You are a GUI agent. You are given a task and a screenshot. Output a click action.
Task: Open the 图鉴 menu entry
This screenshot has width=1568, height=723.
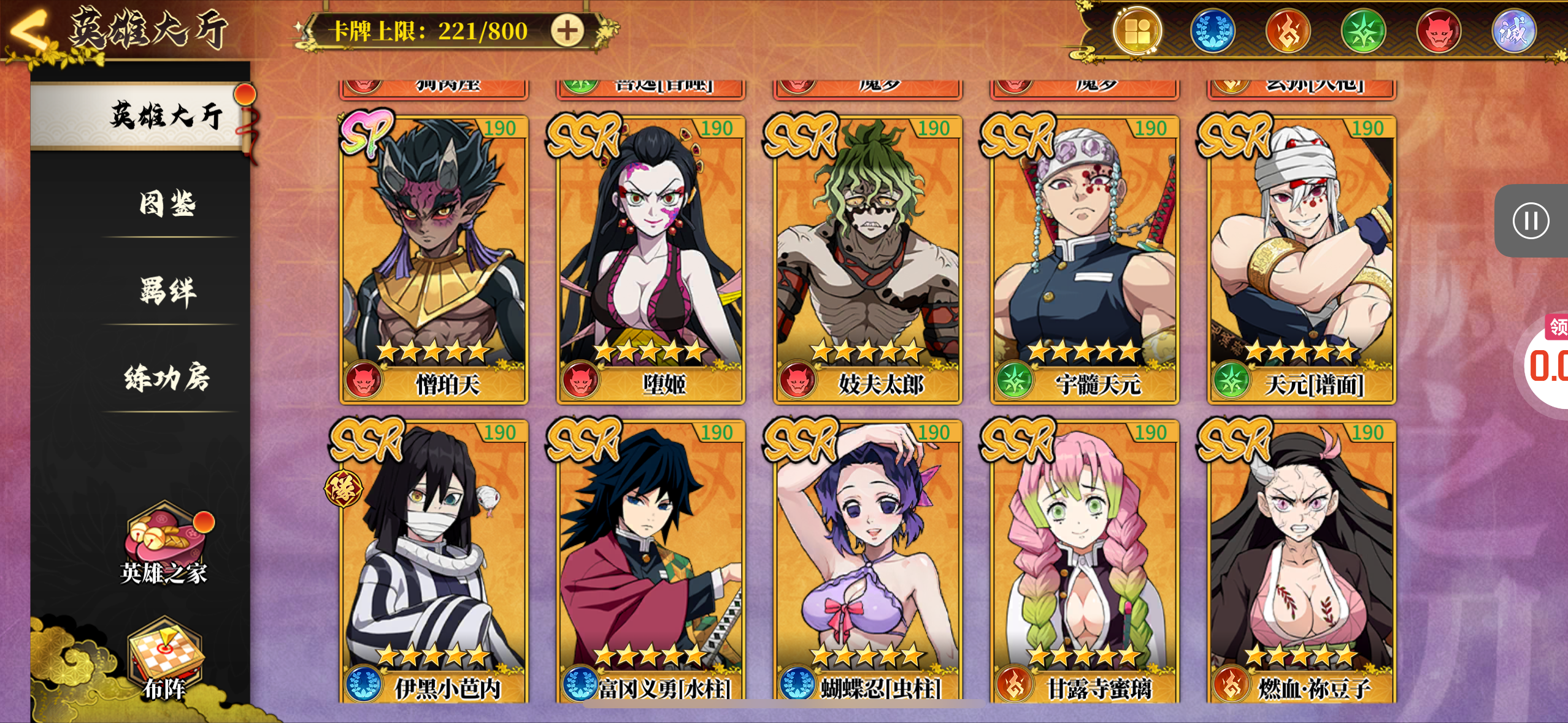point(167,204)
